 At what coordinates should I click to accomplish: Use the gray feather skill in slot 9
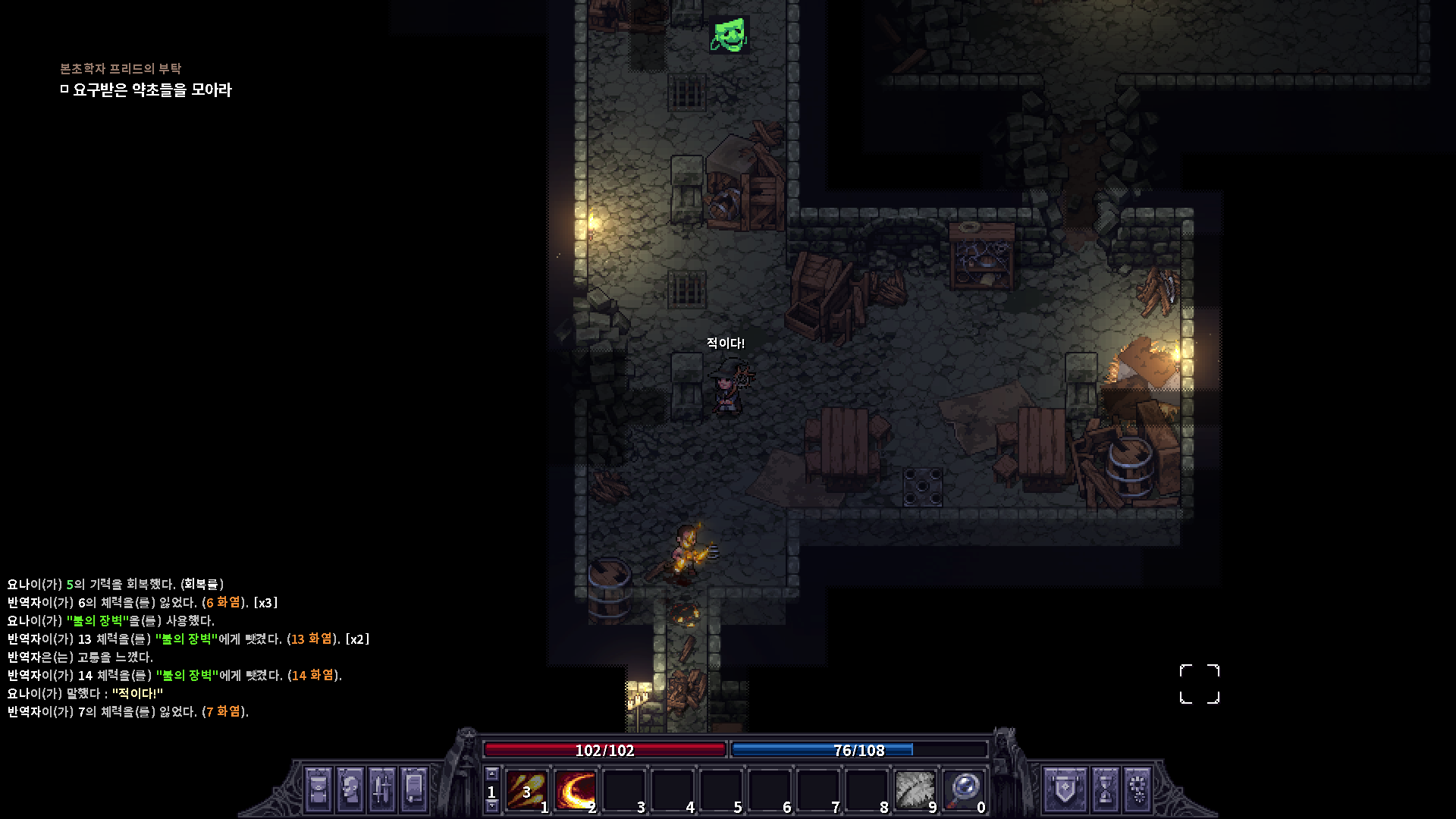(x=915, y=790)
